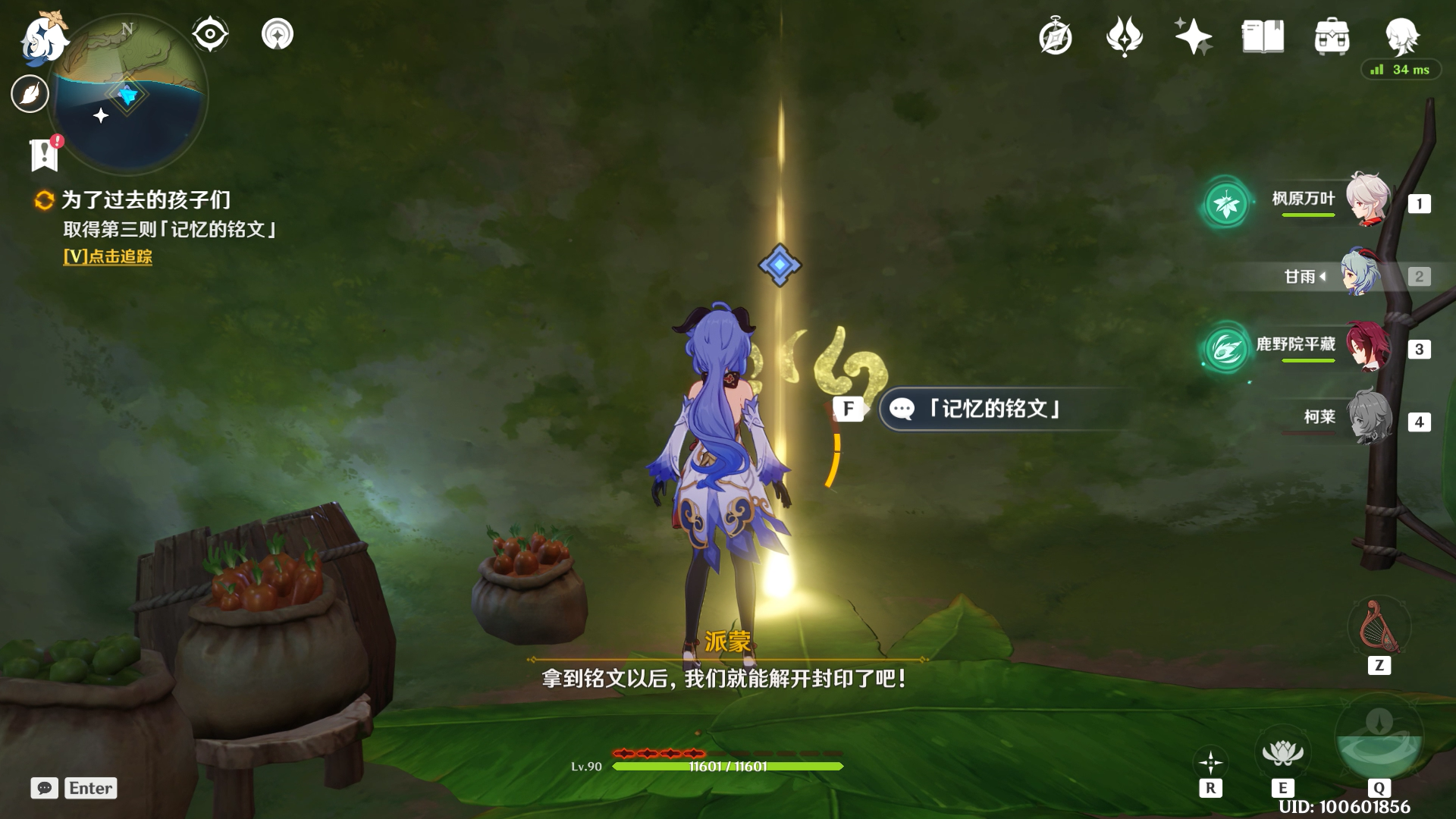Interact with the「记忆的铭文」prompt
The height and width of the screenshot is (819, 1456).
[x=993, y=409]
